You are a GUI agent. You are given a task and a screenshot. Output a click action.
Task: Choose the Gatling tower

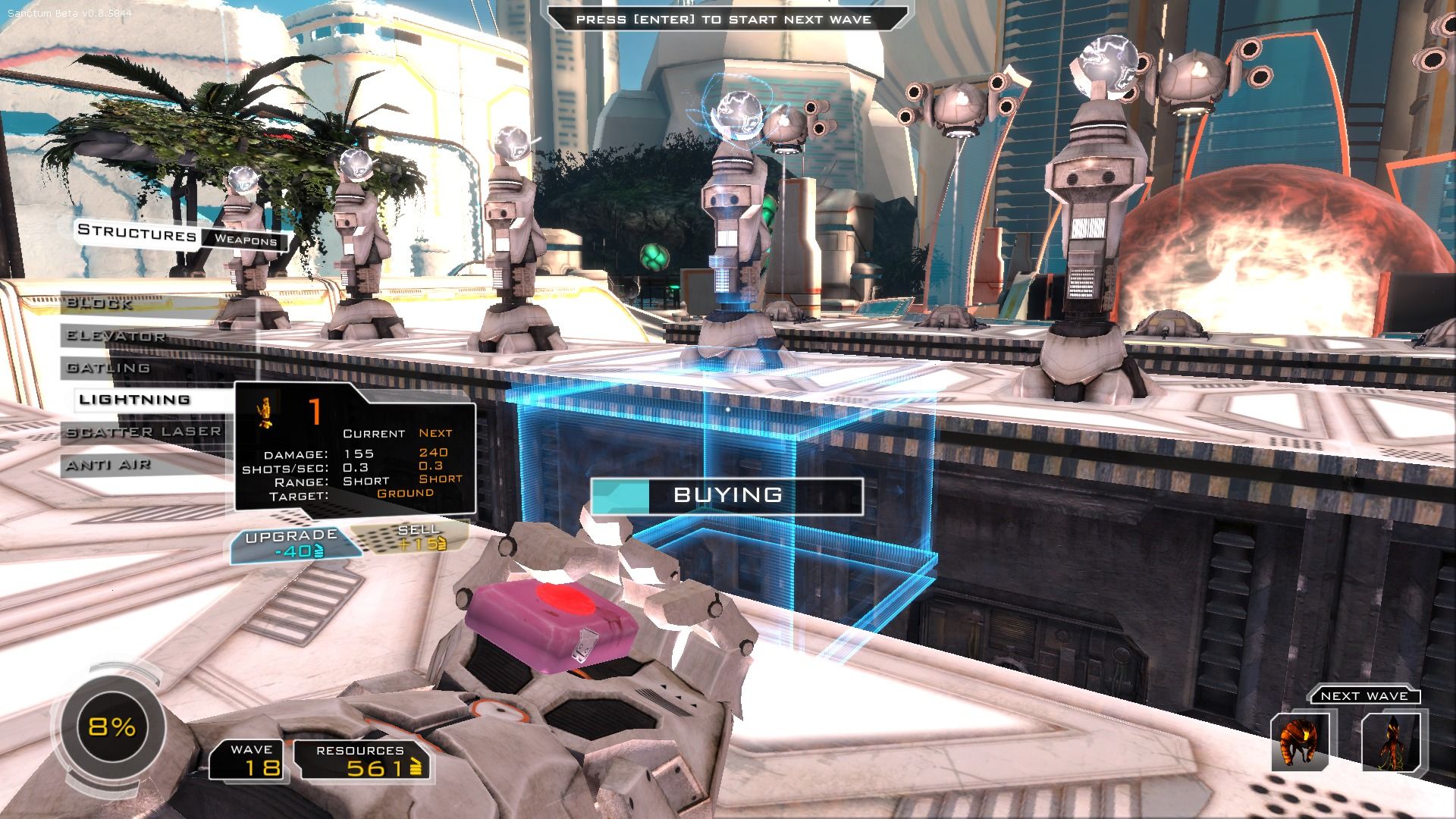click(x=108, y=368)
